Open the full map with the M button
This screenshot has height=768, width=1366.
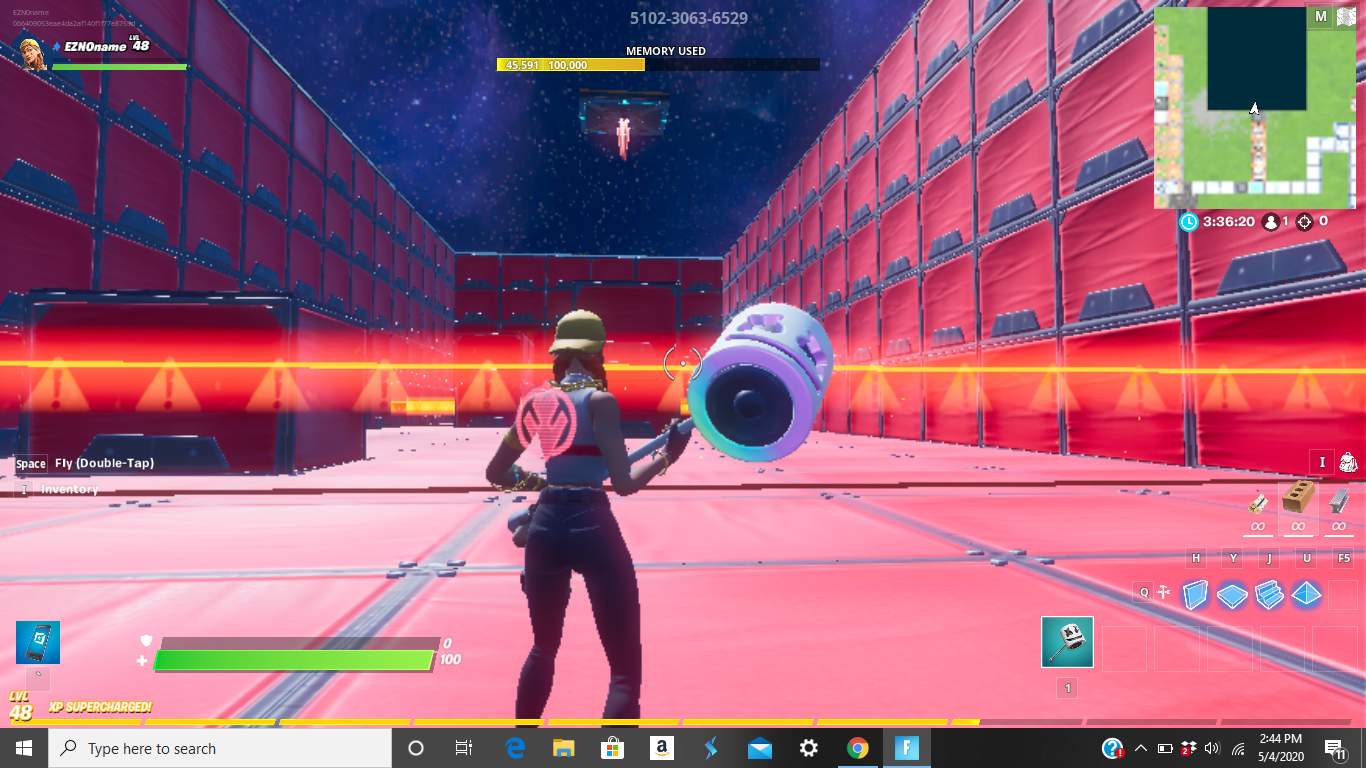pos(1320,16)
